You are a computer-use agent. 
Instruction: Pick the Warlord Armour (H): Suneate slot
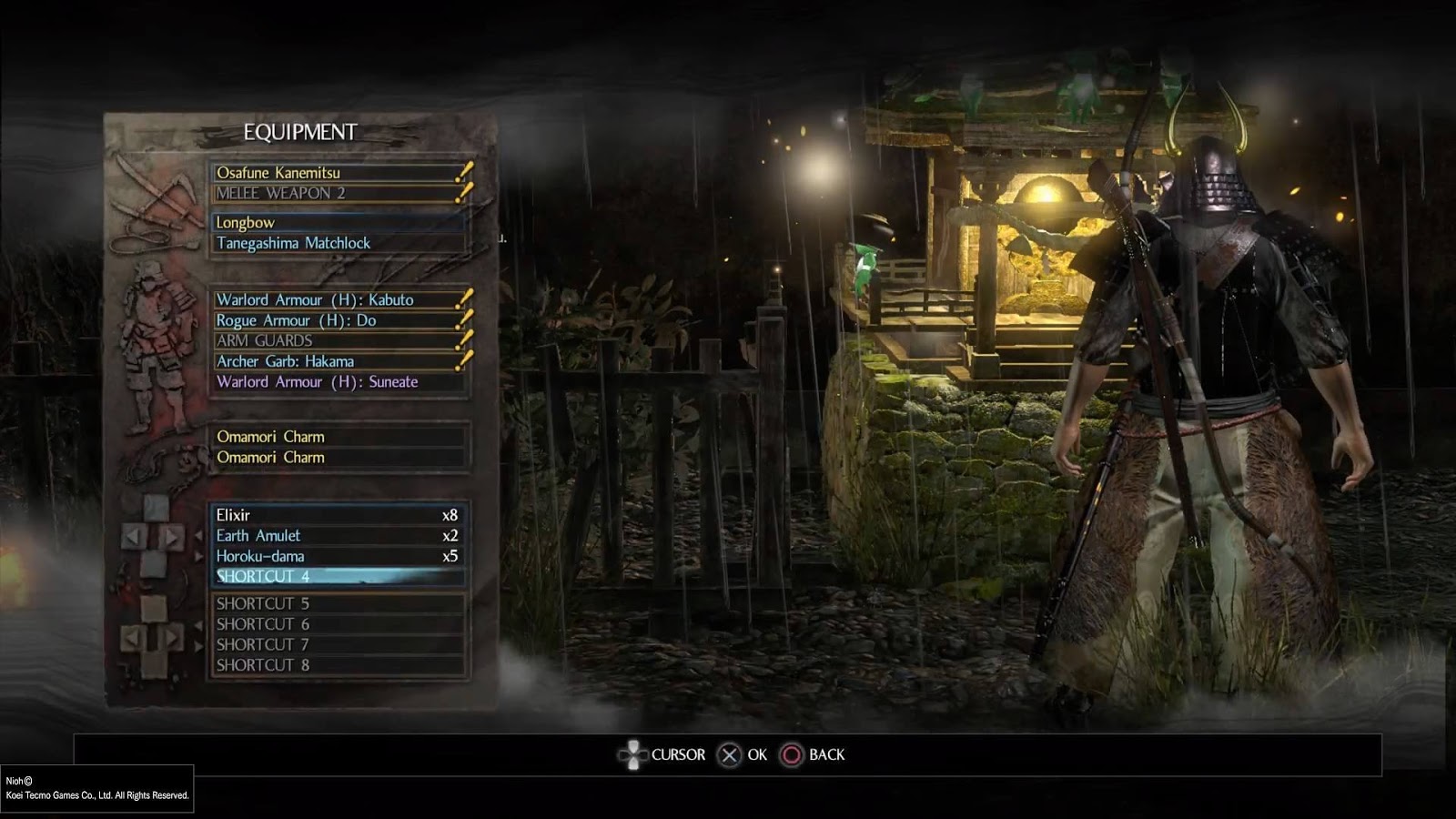337,382
